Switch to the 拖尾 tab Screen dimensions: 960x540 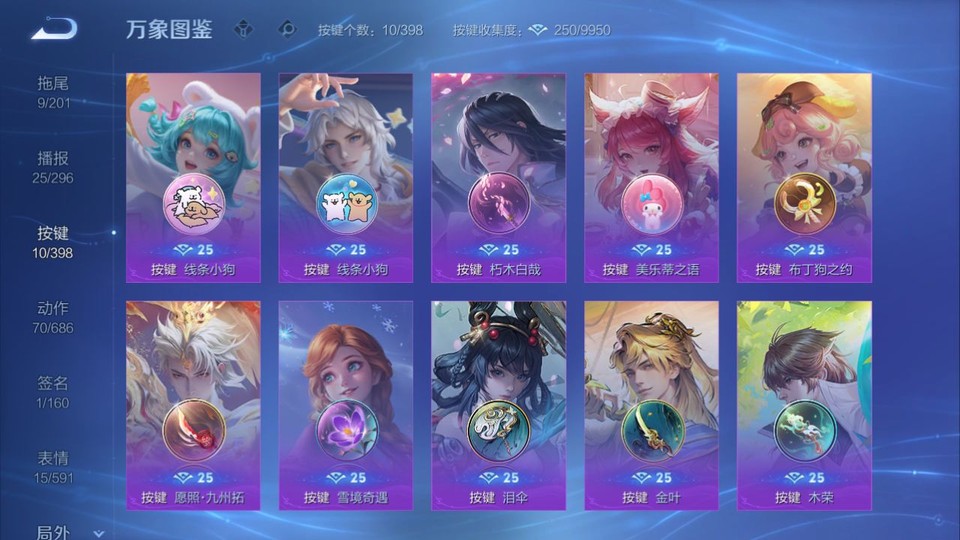click(54, 91)
